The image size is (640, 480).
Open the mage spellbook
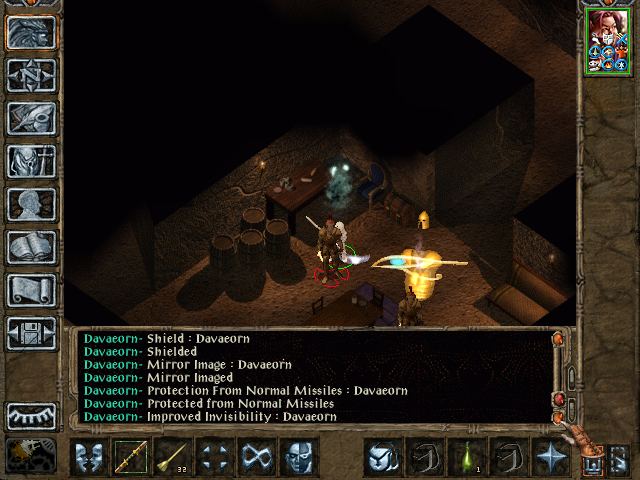31,247
